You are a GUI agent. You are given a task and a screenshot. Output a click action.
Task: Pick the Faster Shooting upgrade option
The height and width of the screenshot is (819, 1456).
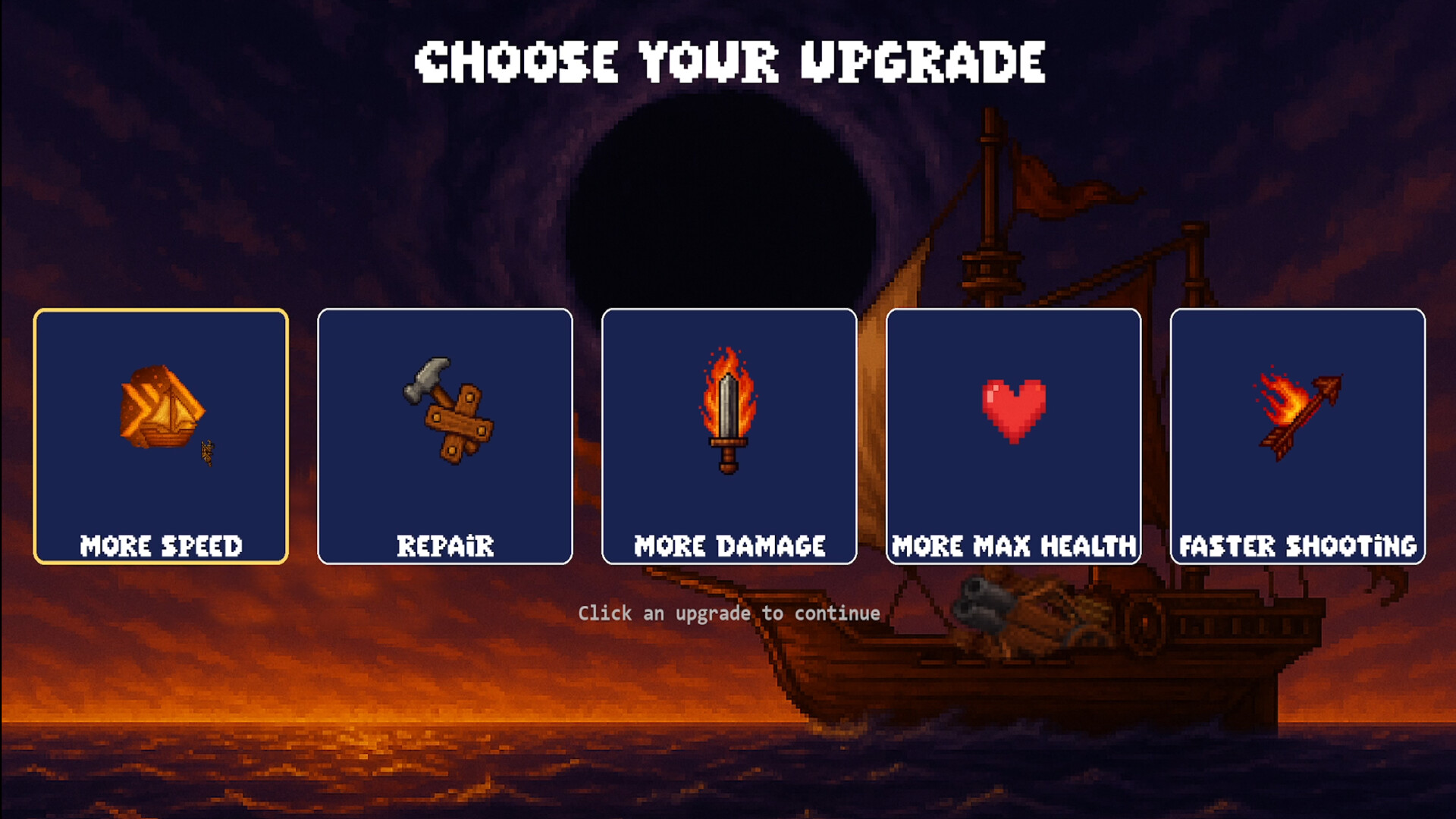click(1298, 436)
